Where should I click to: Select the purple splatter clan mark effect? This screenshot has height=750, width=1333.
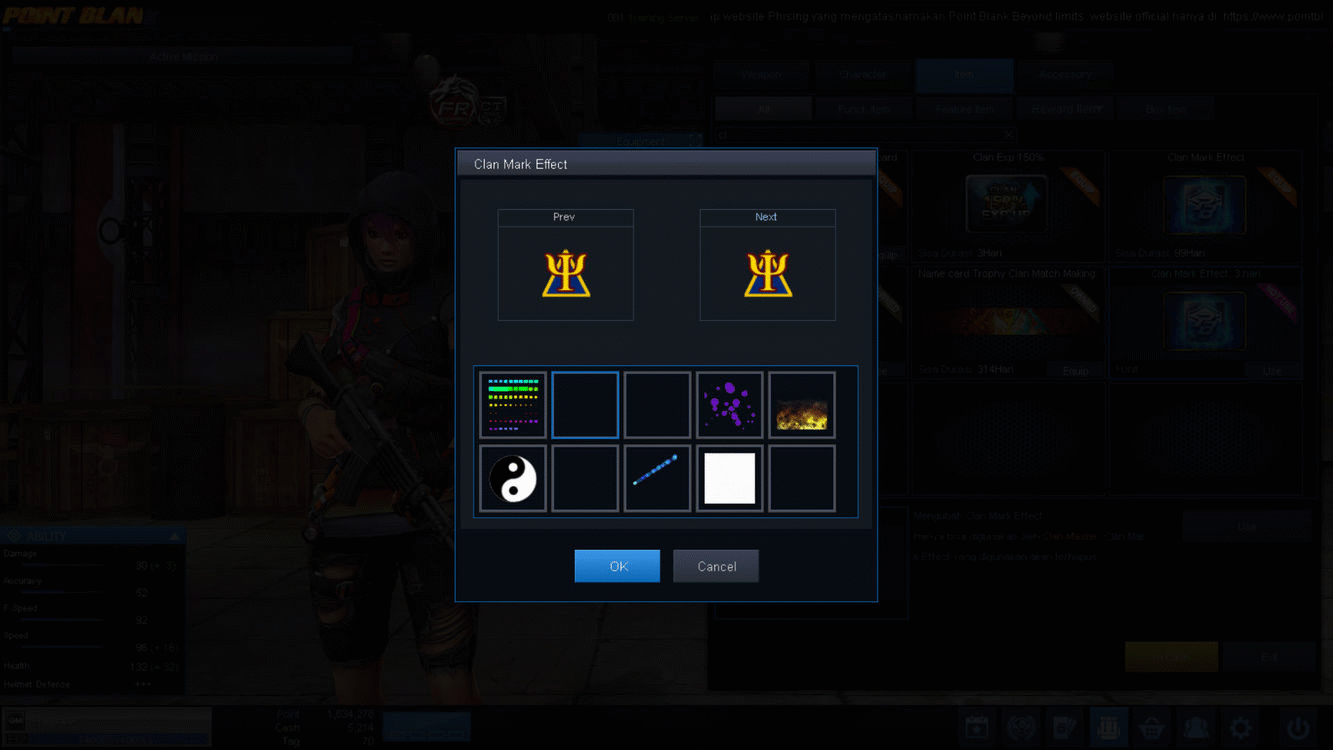729,404
